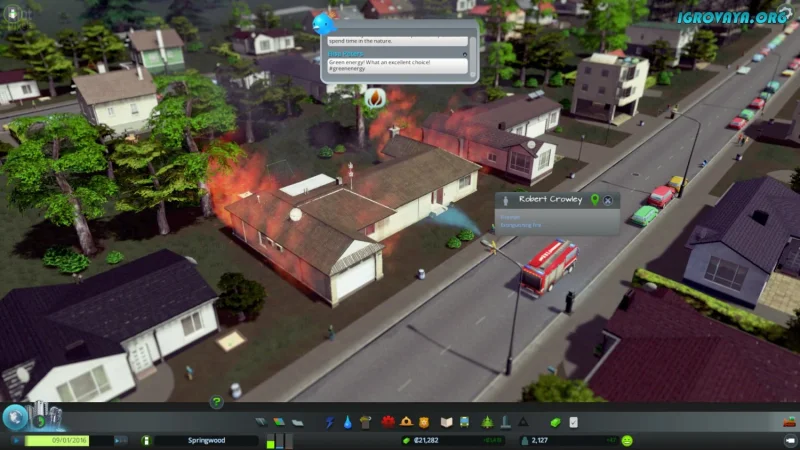This screenshot has width=800, height=450.
Task: Open the Districts tool
Action: (x=296, y=422)
